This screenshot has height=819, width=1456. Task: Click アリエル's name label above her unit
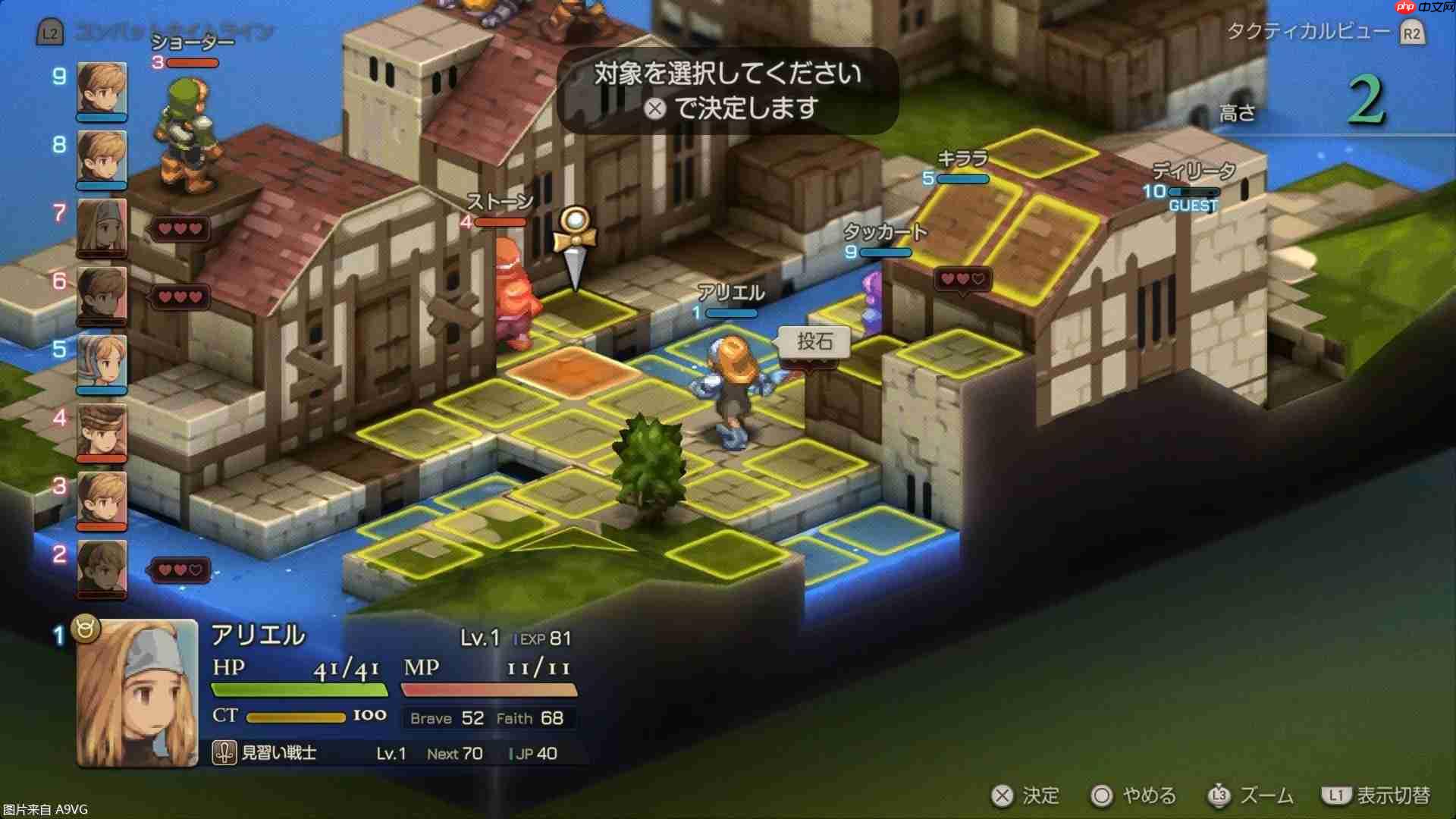point(730,293)
